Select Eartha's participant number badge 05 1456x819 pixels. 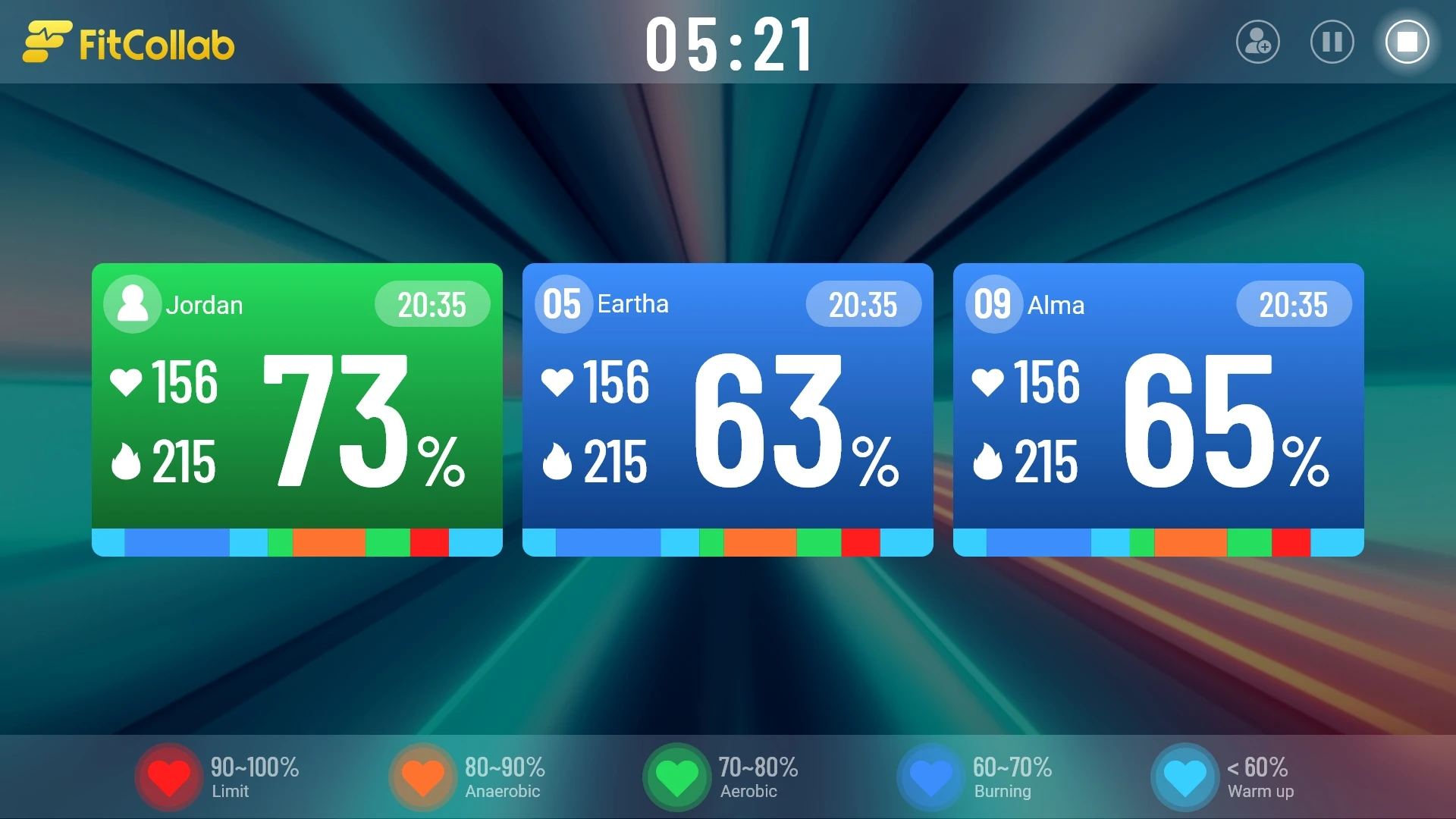coord(563,303)
